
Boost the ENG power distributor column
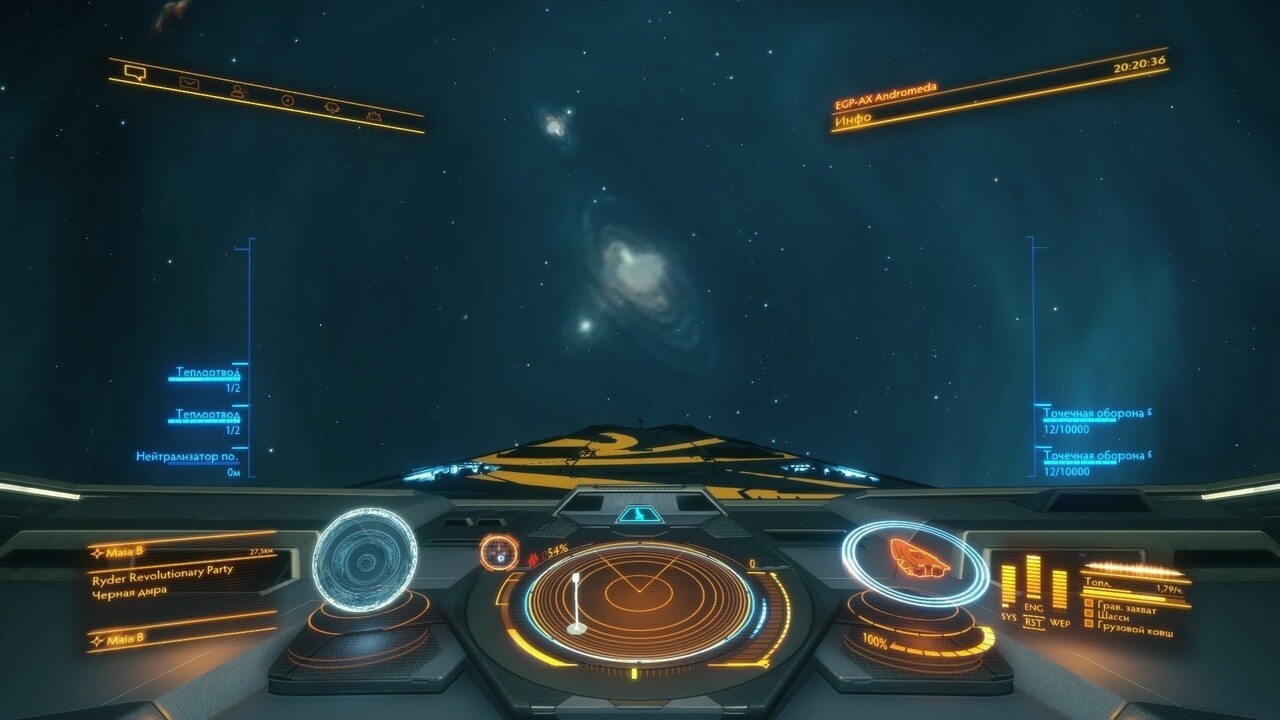(1033, 578)
